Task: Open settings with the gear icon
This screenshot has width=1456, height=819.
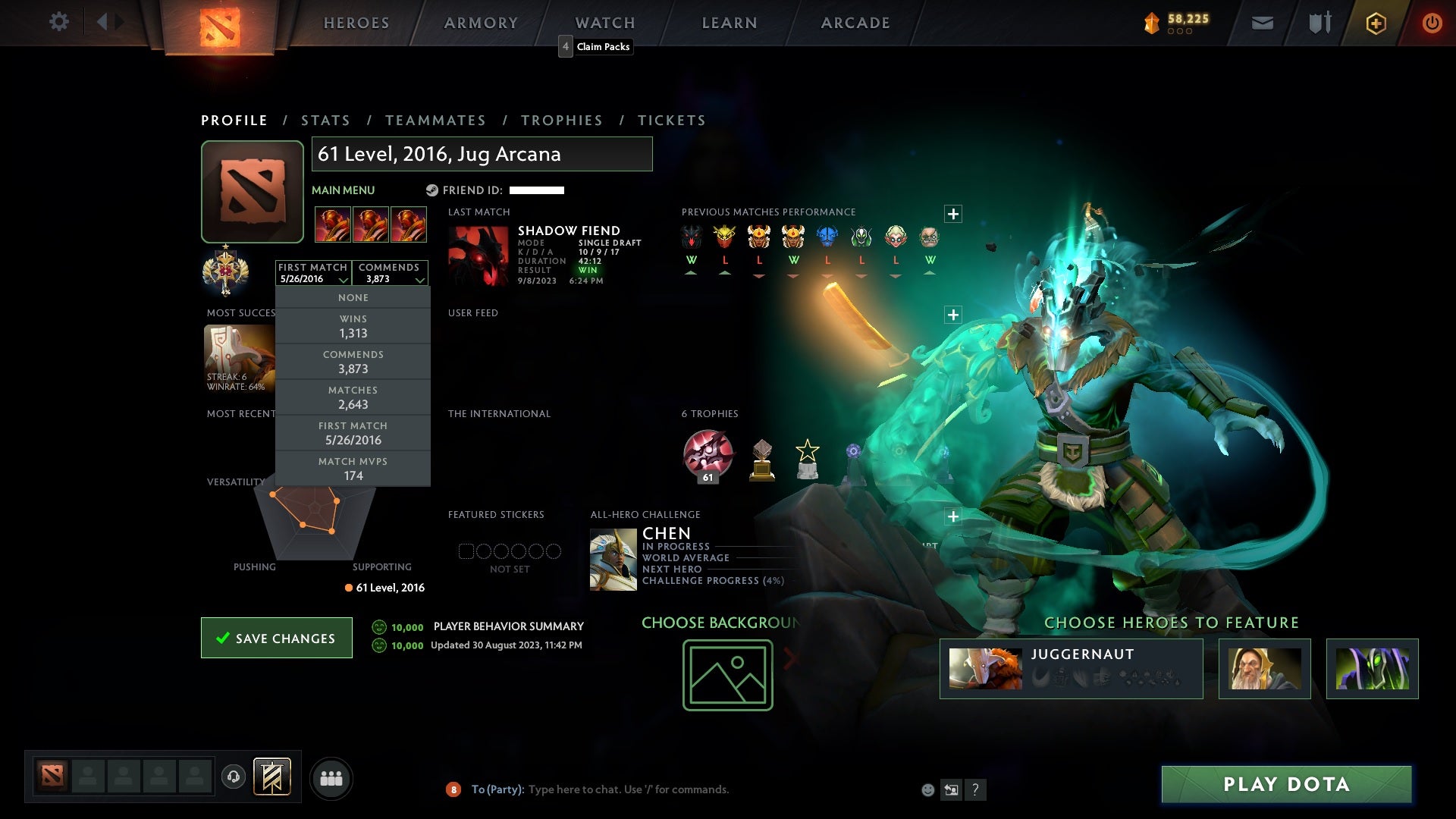Action: [59, 23]
